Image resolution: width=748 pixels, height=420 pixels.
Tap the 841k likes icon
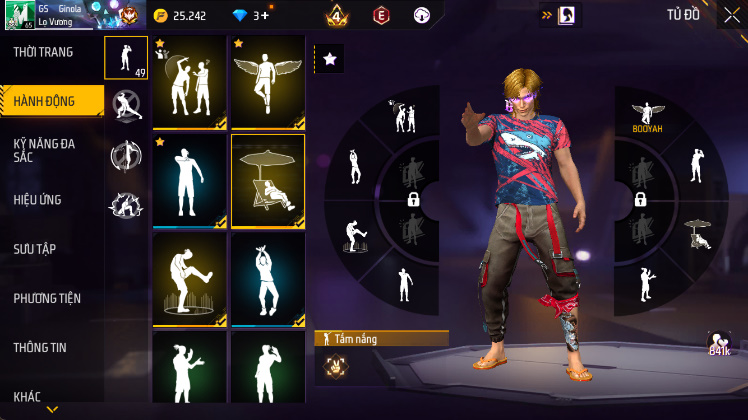click(x=718, y=345)
